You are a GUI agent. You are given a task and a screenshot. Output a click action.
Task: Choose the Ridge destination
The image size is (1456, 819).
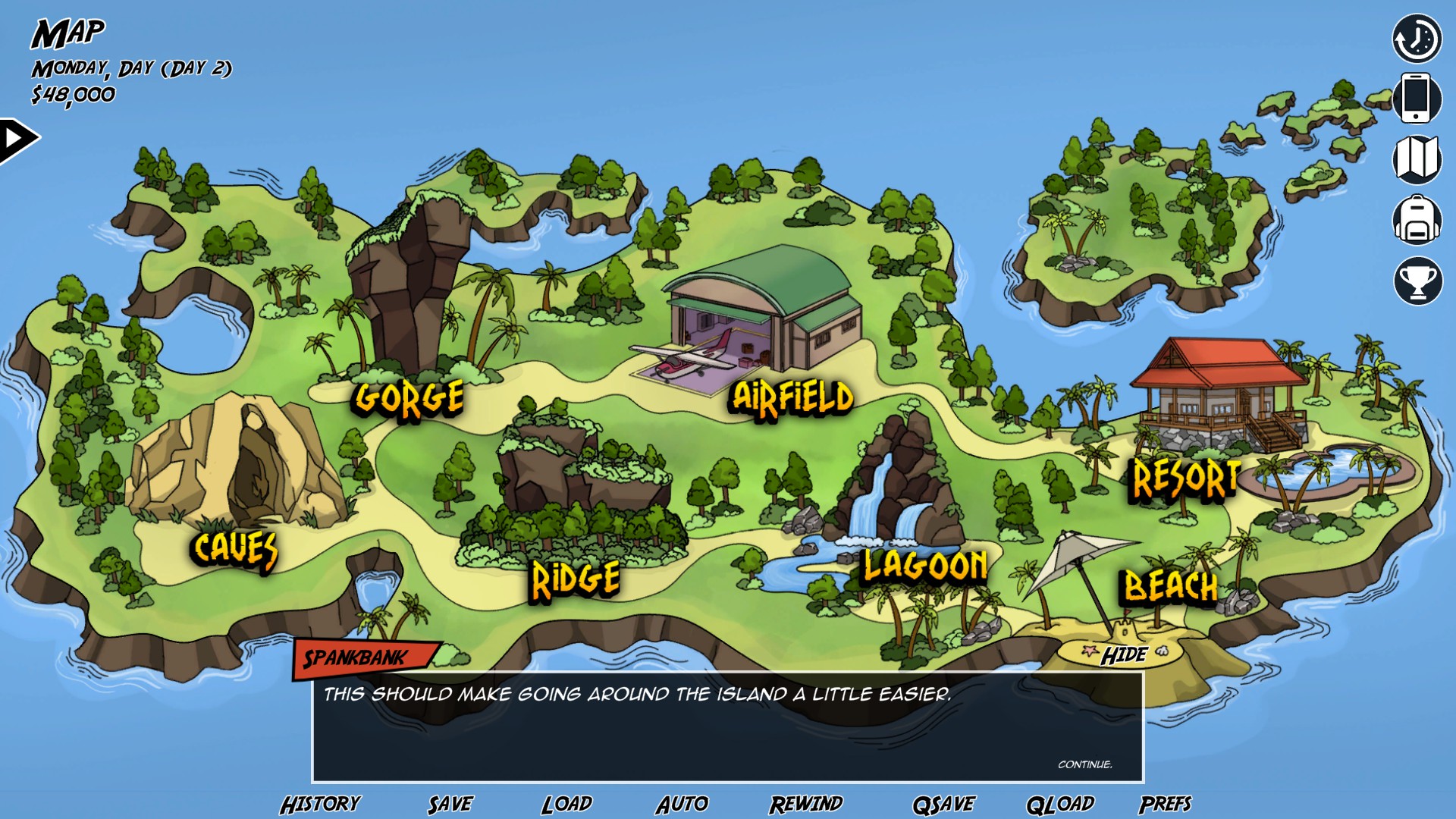pos(576,580)
